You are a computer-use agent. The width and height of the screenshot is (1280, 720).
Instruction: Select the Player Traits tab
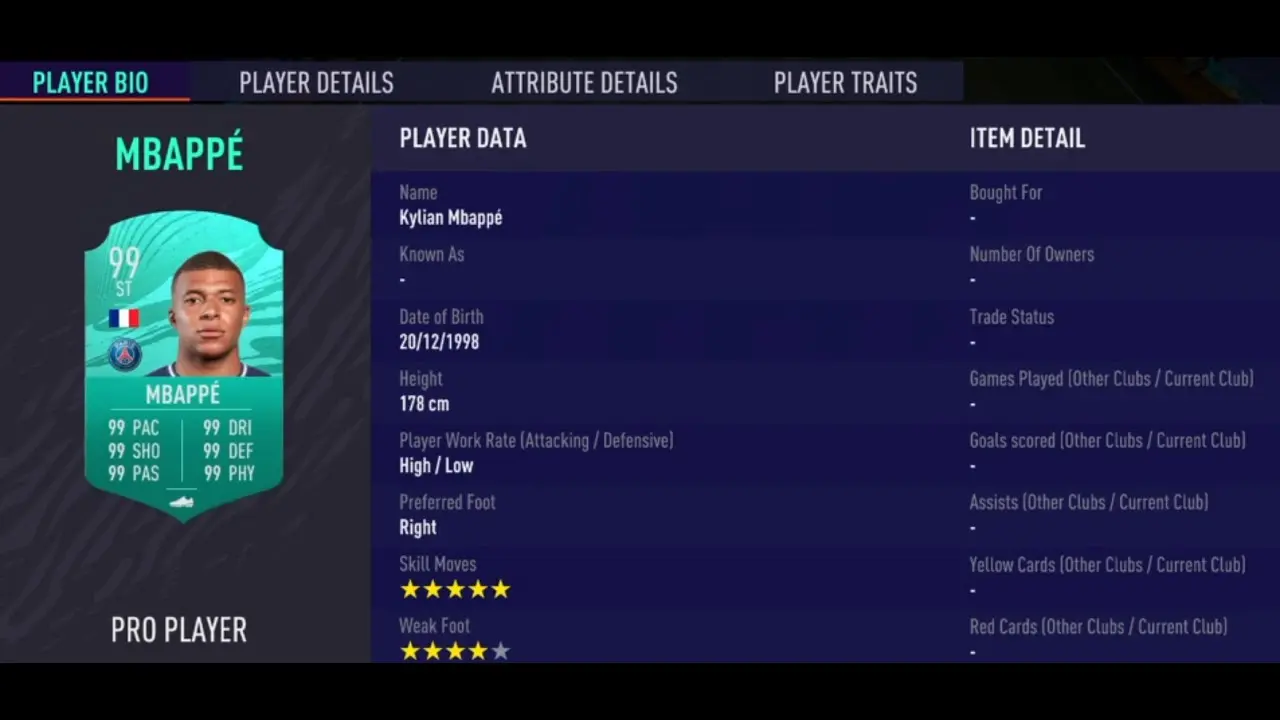click(845, 83)
